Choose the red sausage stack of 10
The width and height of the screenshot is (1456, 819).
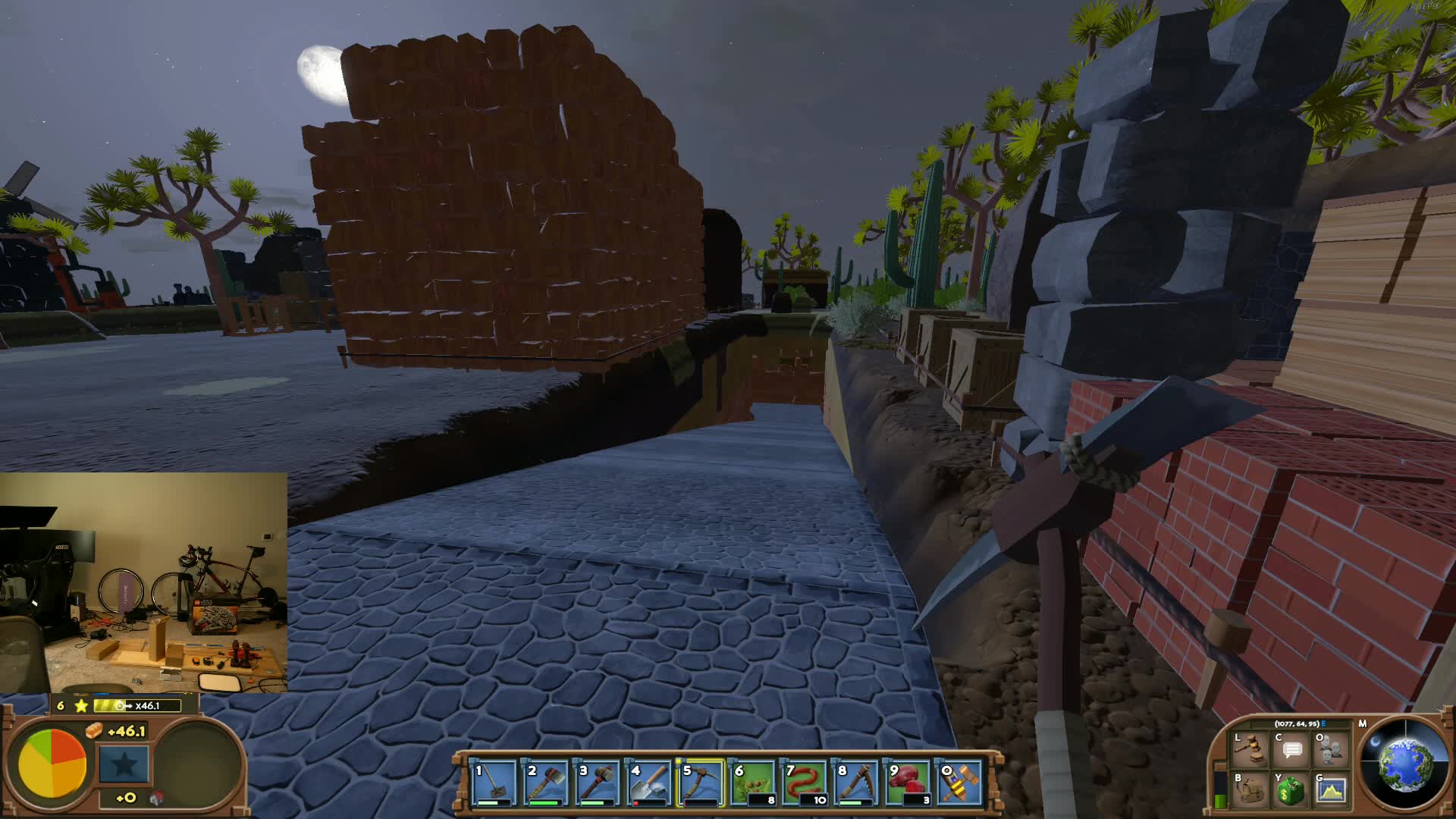pyautogui.click(x=805, y=783)
